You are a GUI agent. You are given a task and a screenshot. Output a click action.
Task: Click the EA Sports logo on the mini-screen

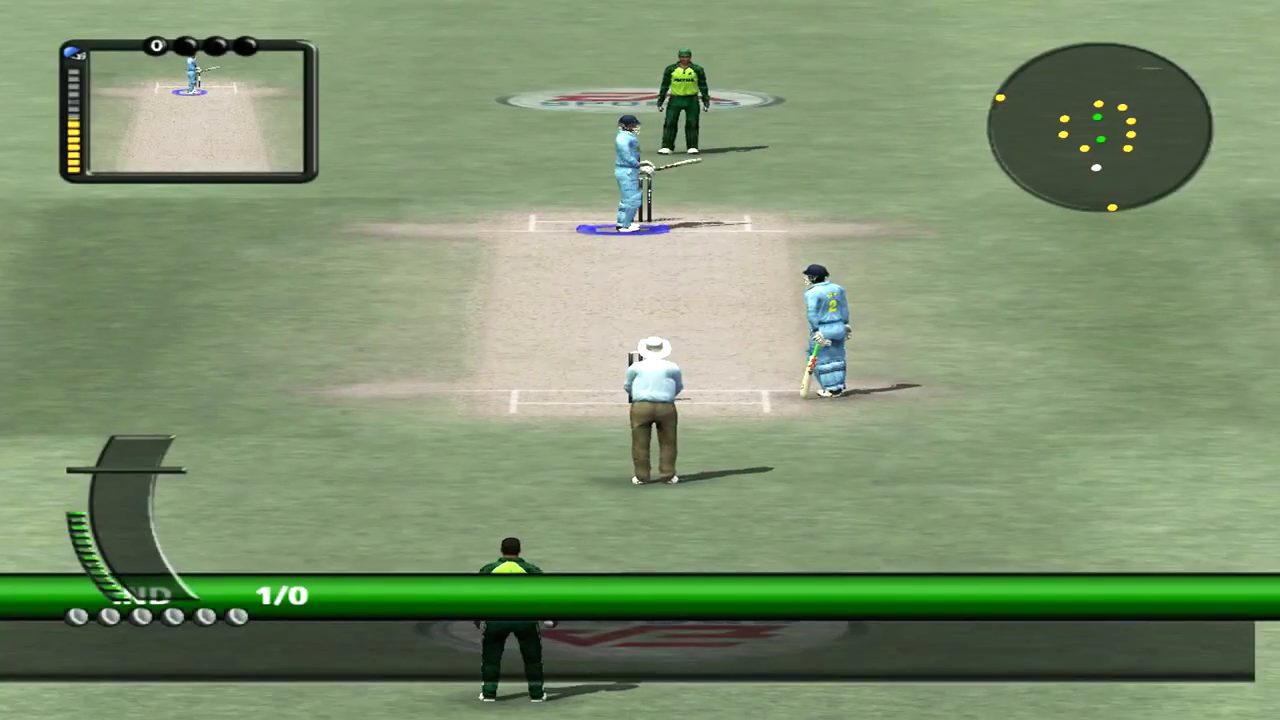click(x=72, y=52)
